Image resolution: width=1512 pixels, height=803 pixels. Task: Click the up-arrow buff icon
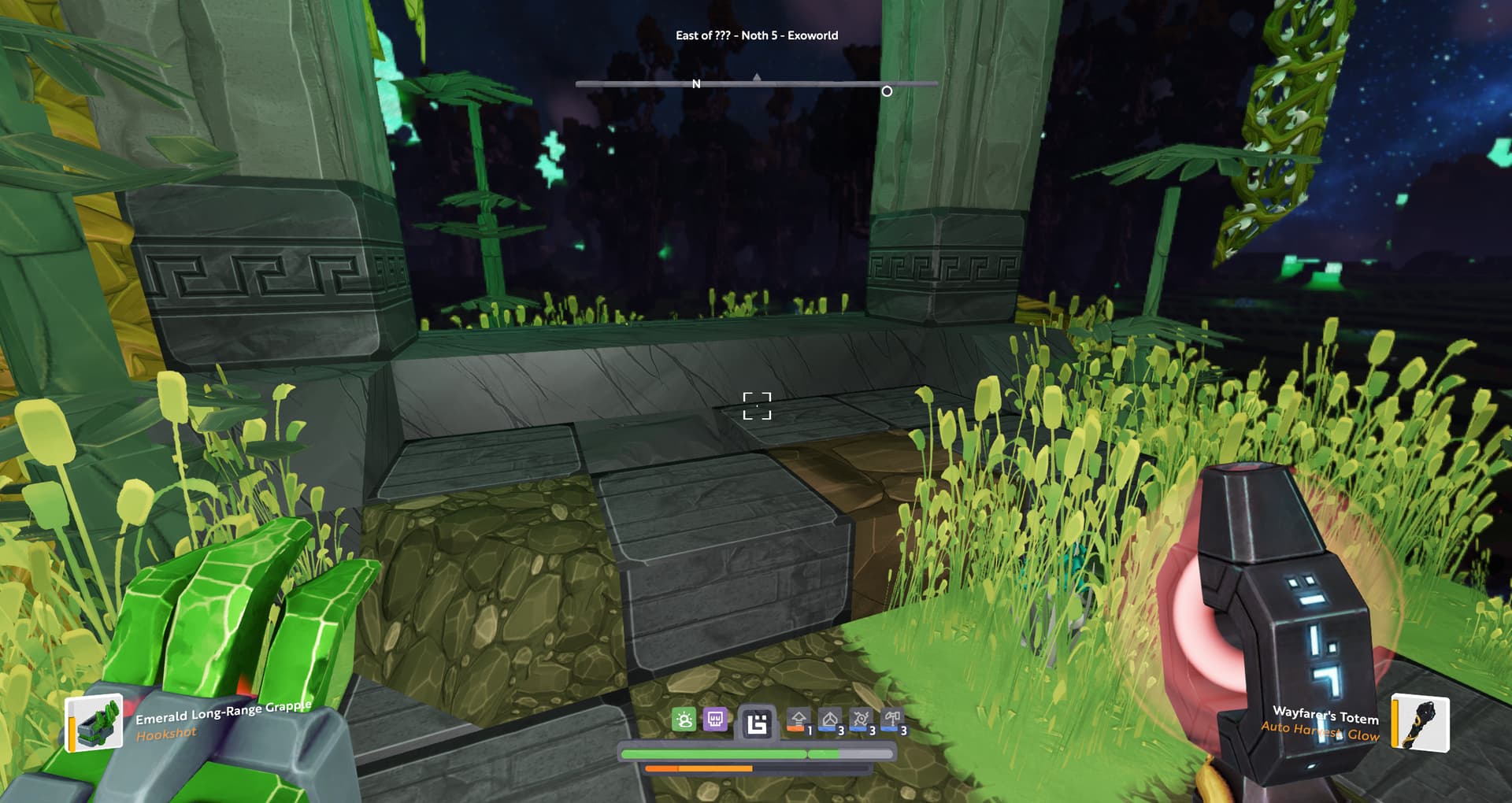pos(799,720)
